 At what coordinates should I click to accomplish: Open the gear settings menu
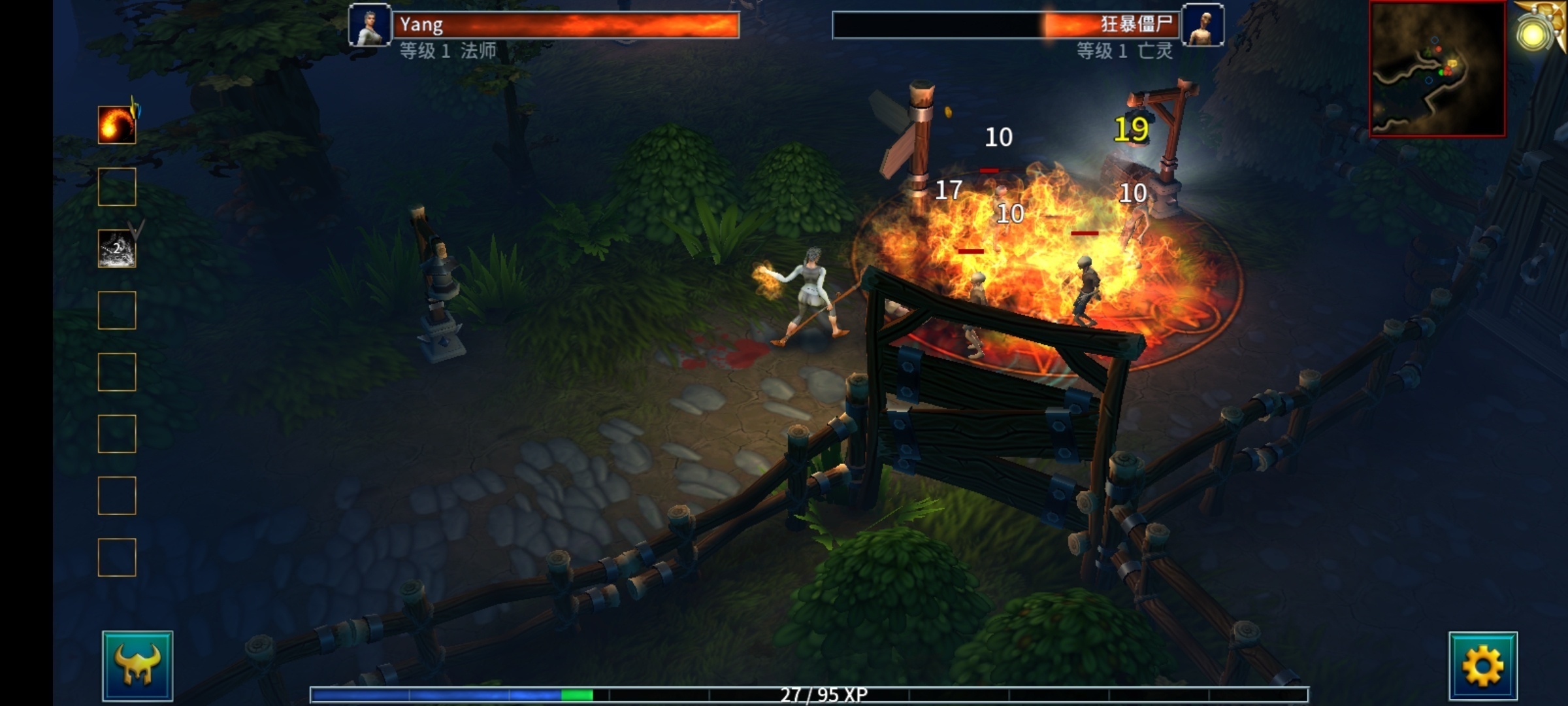coord(1482,665)
